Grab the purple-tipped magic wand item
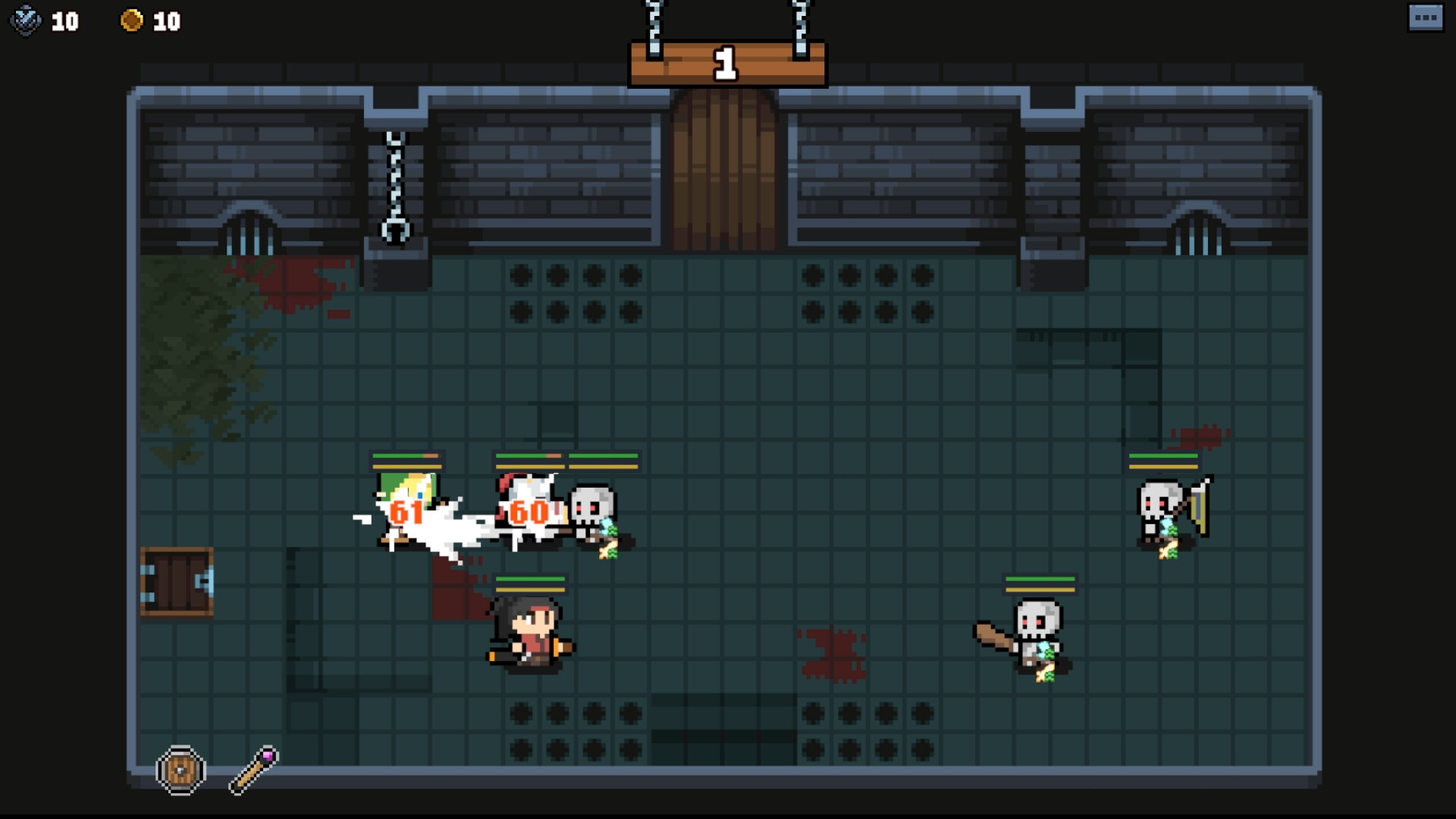Screen dimensions: 1456x819 254,768
